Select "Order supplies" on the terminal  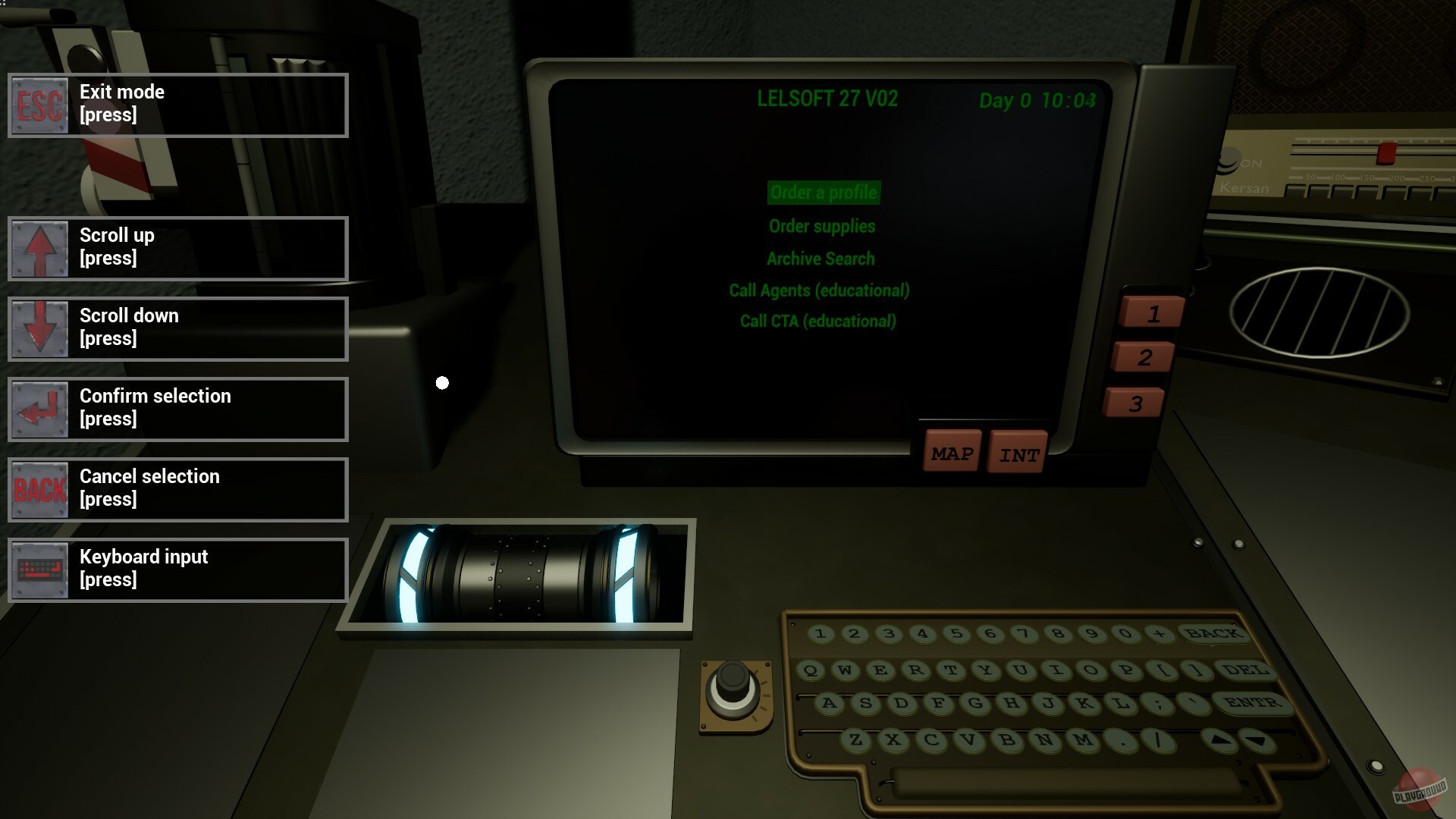(x=822, y=226)
